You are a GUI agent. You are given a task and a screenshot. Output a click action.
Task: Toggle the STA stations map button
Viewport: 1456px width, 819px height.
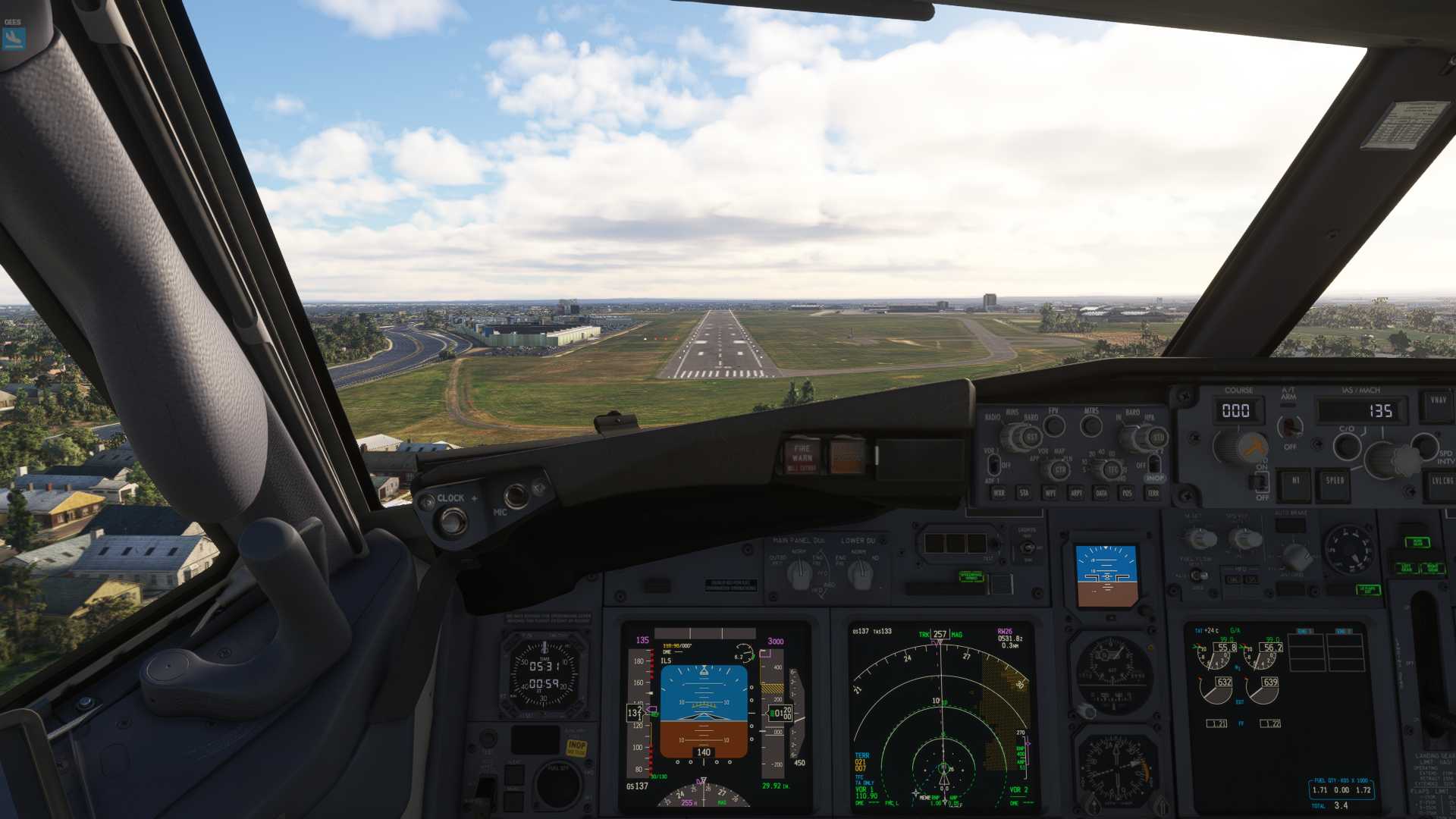coord(1025,493)
